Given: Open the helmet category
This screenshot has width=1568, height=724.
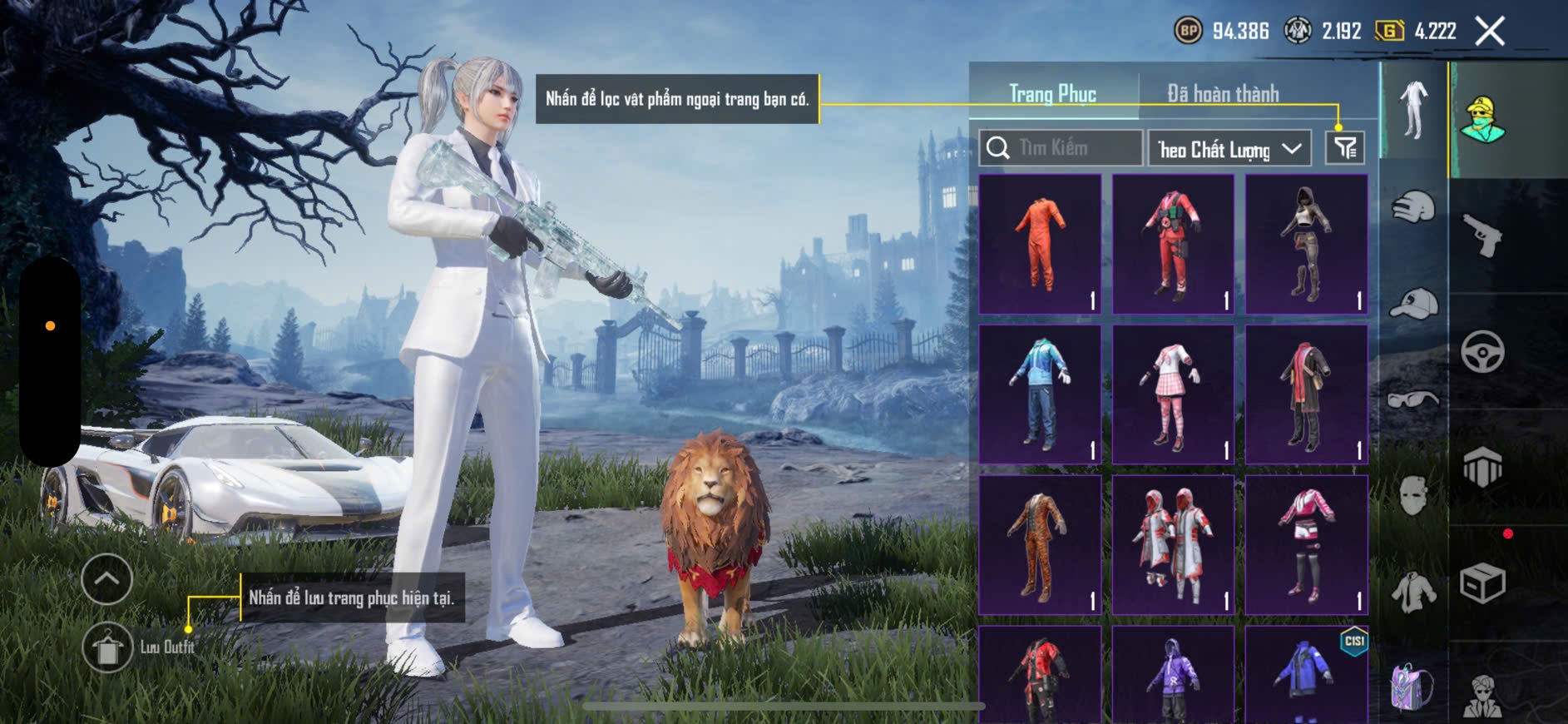Looking at the screenshot, I should pyautogui.click(x=1413, y=206).
